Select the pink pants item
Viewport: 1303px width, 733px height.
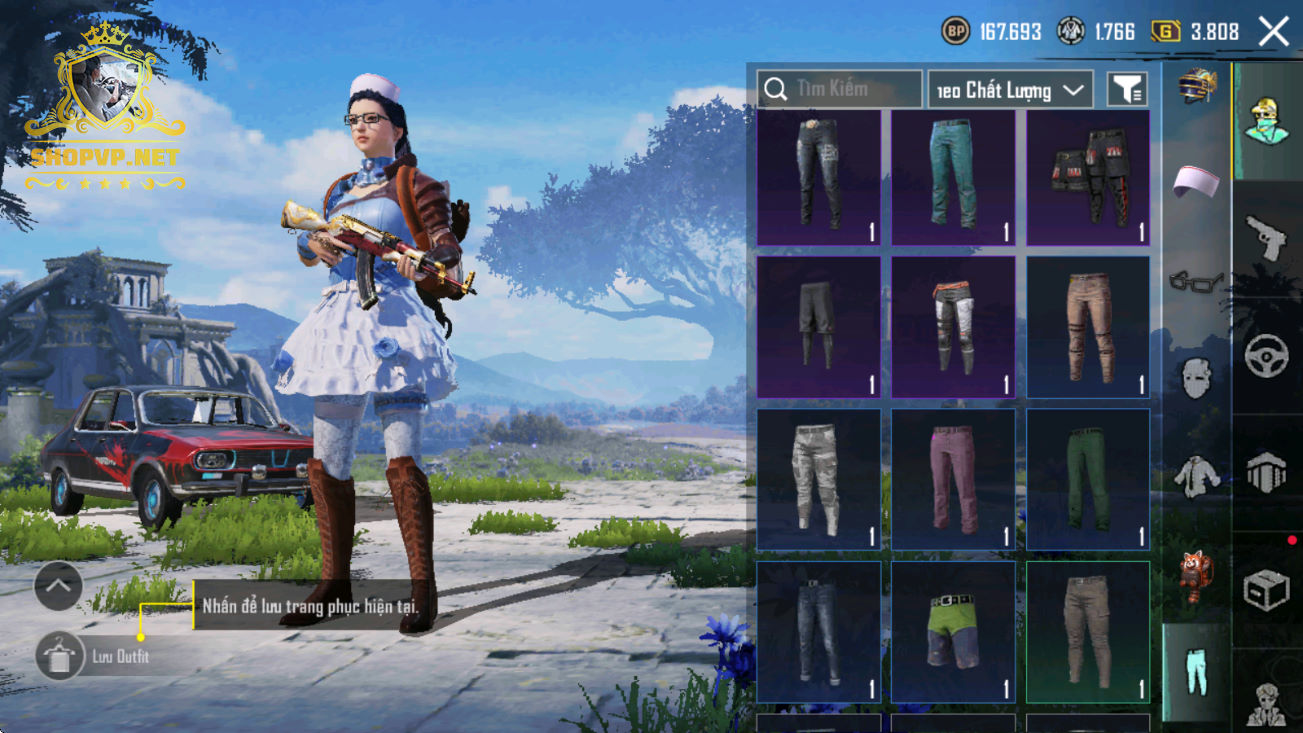coord(953,479)
